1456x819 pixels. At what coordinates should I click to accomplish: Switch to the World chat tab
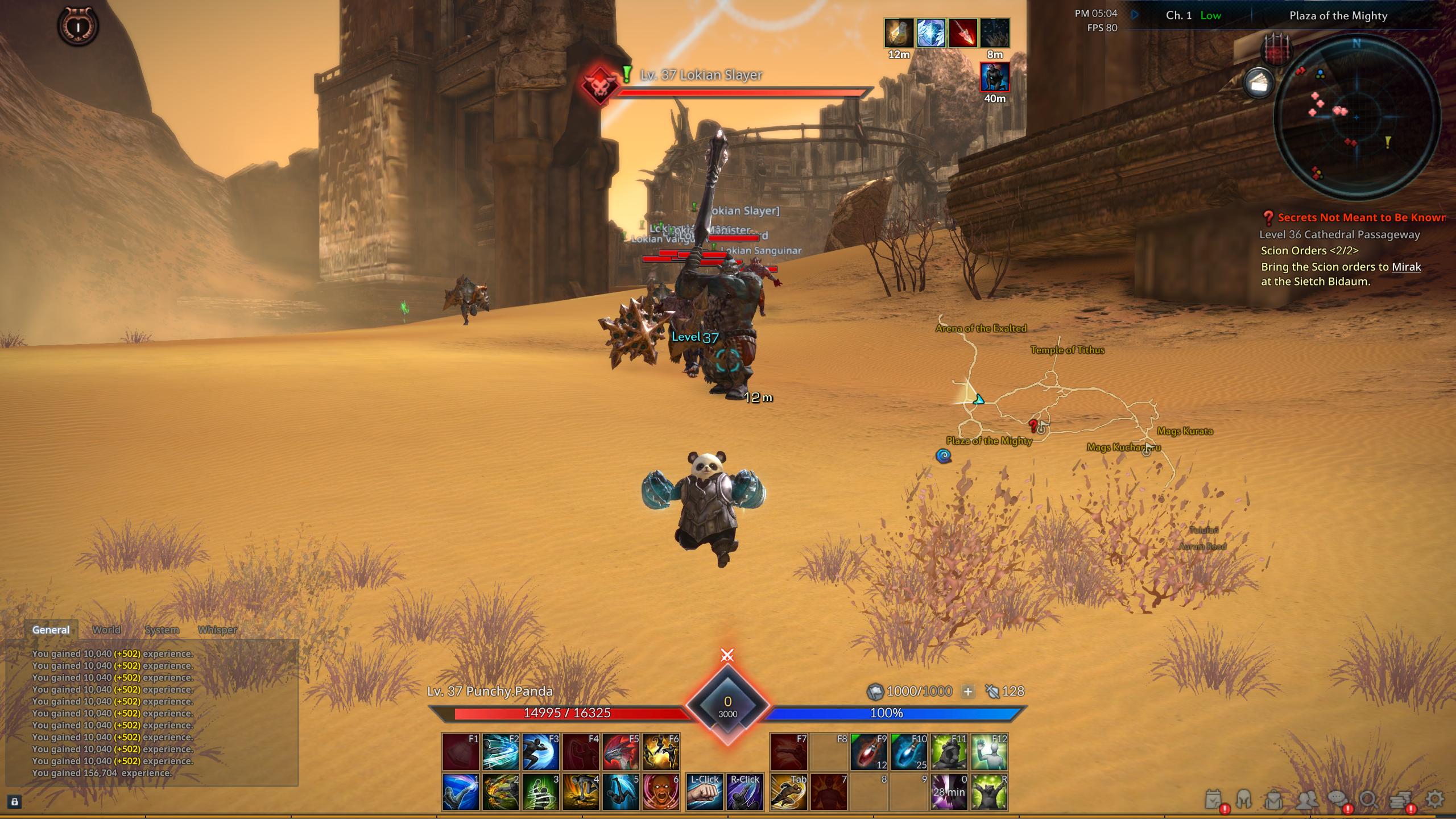click(106, 630)
